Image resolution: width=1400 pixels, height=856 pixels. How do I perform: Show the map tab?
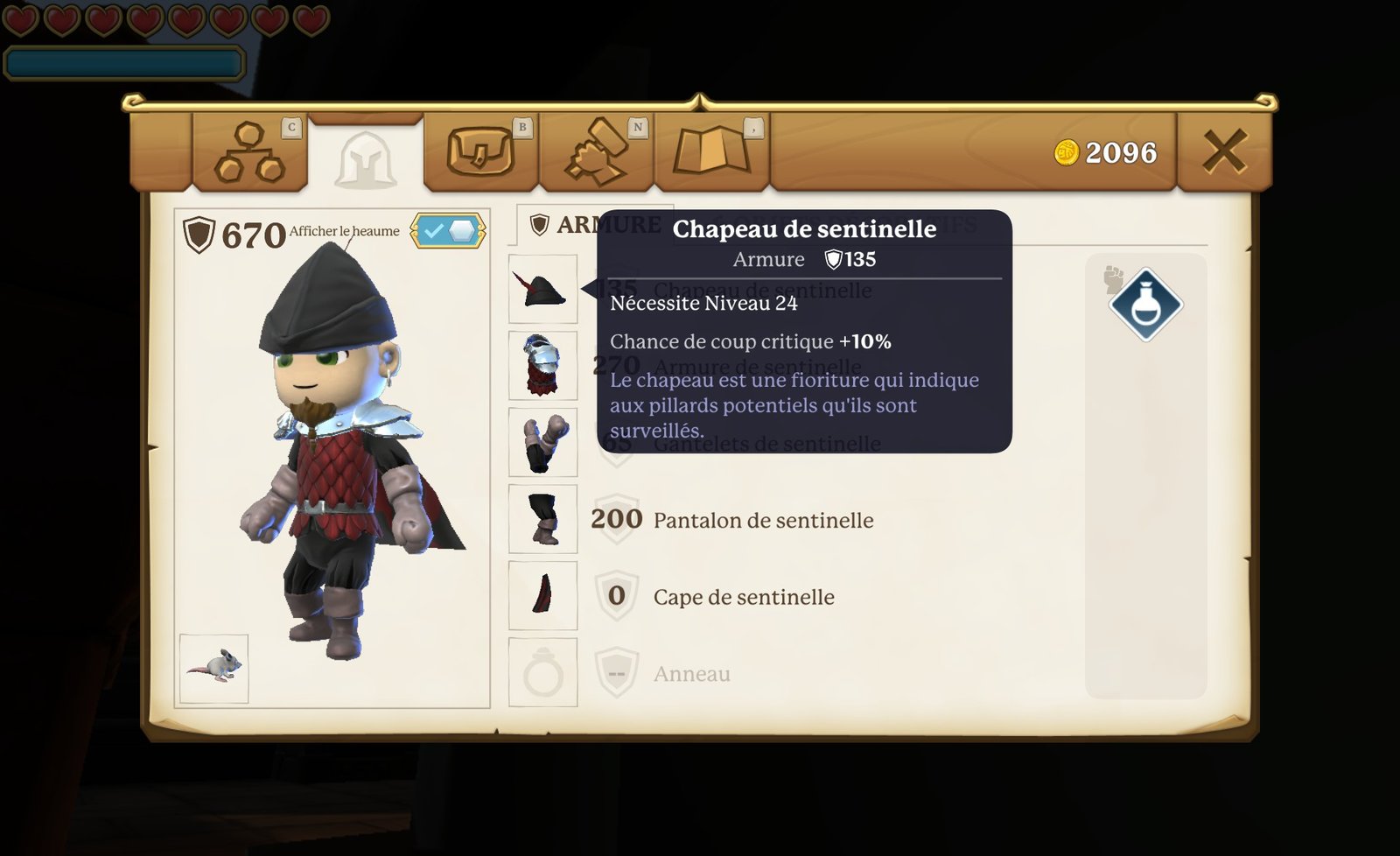click(710, 152)
